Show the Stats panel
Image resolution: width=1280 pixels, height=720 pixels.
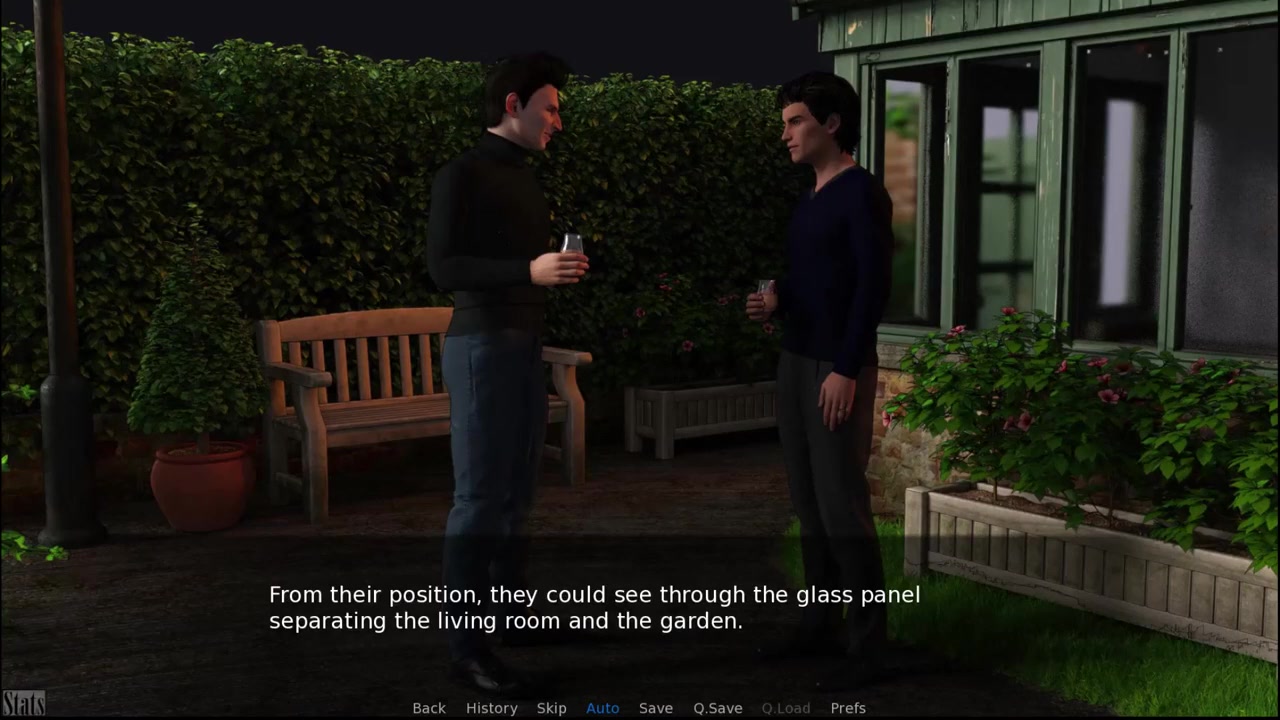point(23,703)
